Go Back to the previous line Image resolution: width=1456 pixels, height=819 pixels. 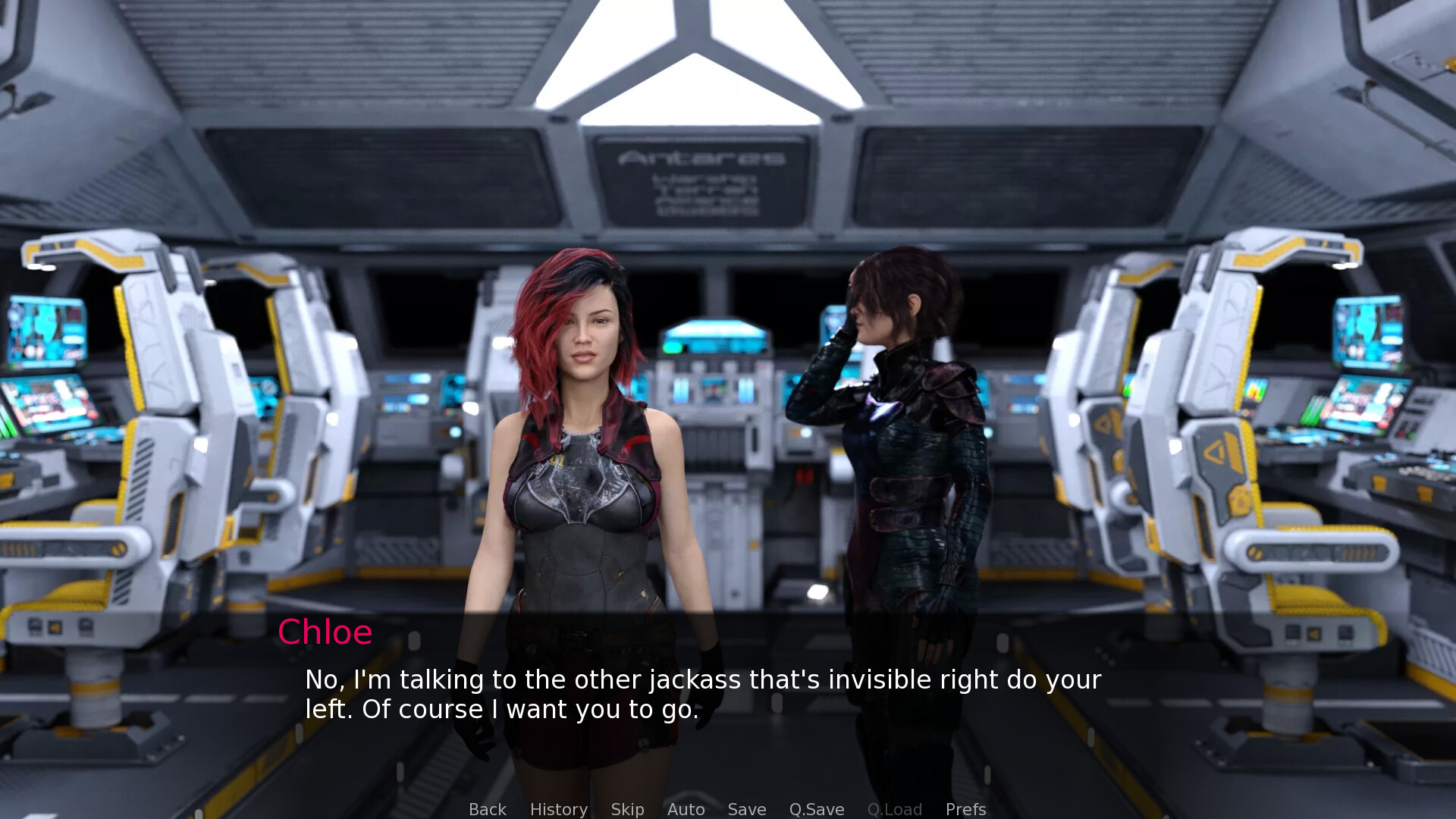click(x=487, y=809)
